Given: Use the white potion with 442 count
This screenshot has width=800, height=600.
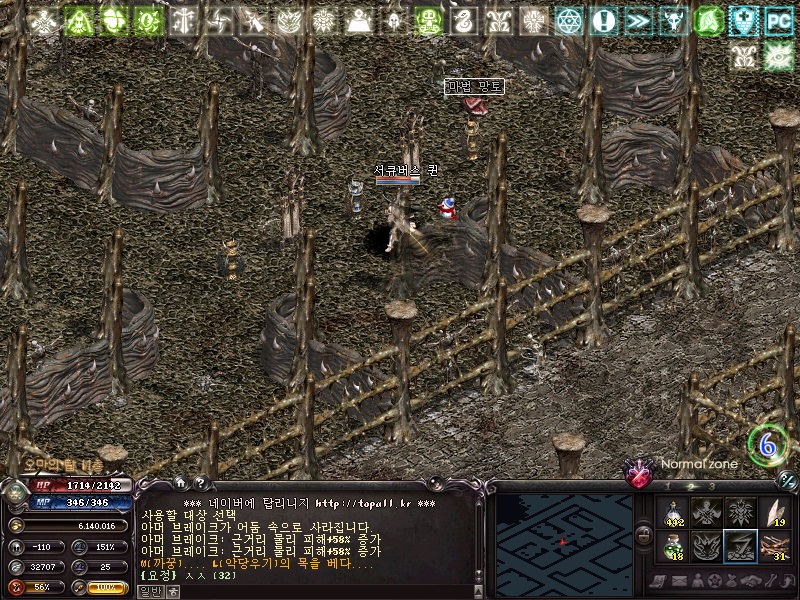Looking at the screenshot, I should tap(673, 512).
